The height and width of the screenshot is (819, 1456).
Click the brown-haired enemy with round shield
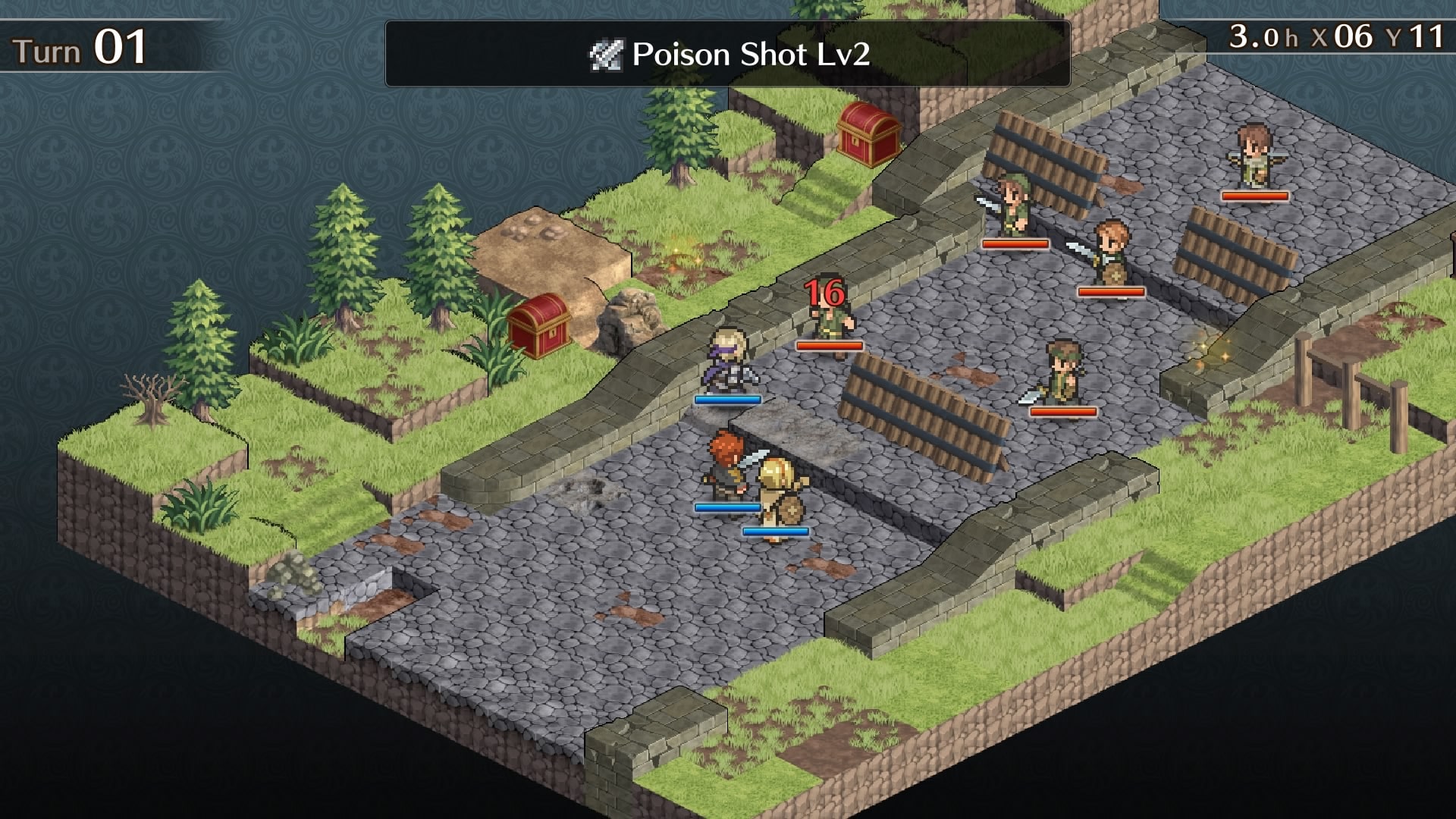pos(1113,250)
